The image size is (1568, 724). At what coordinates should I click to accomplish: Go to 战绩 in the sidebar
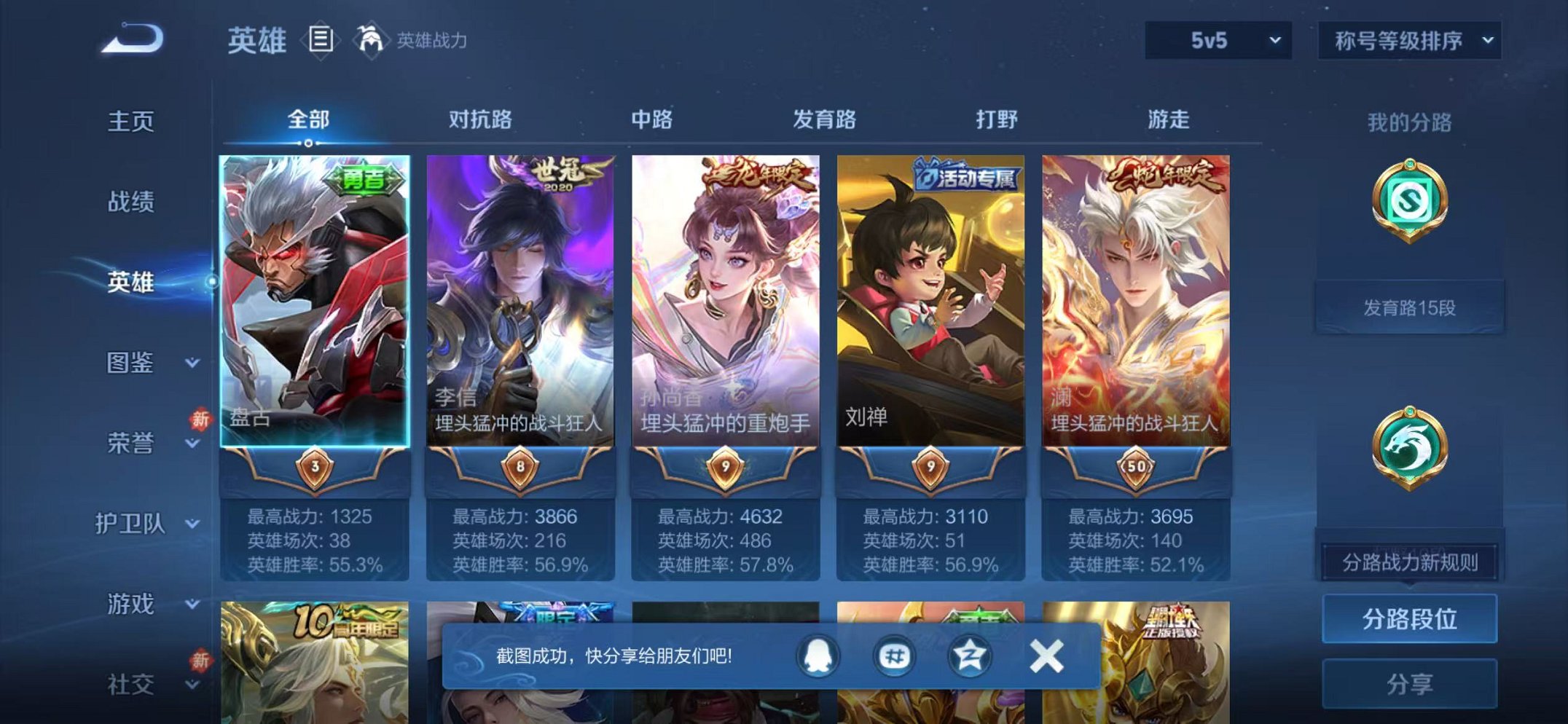130,202
